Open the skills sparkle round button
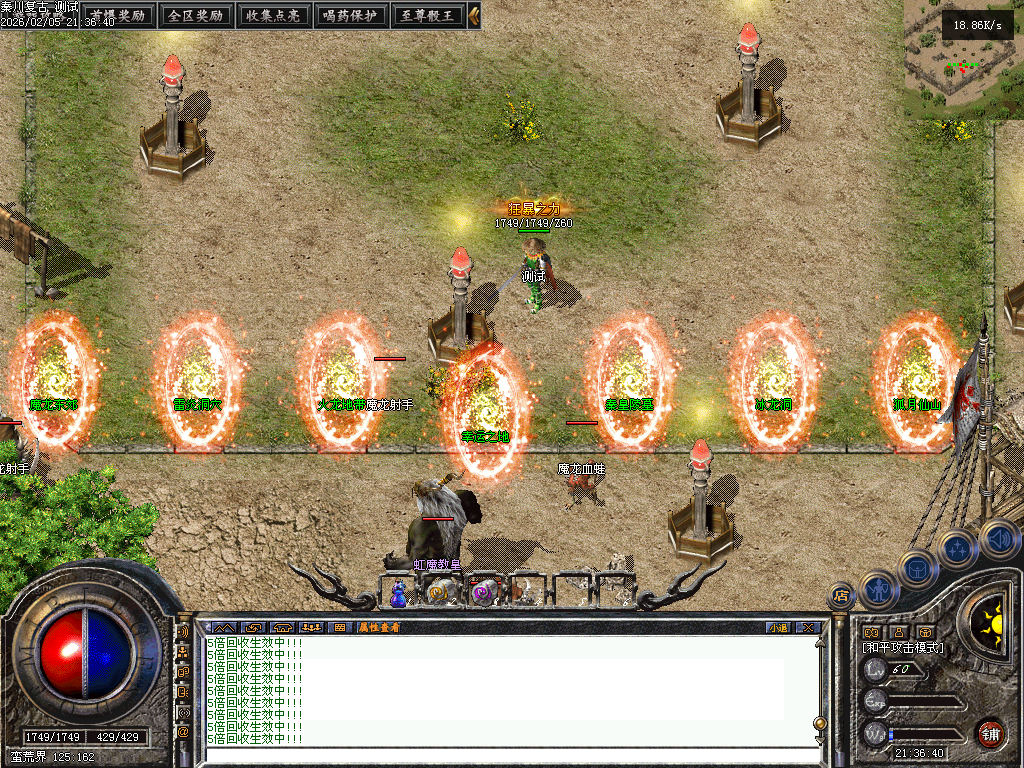The height and width of the screenshot is (768, 1024). pos(958,549)
